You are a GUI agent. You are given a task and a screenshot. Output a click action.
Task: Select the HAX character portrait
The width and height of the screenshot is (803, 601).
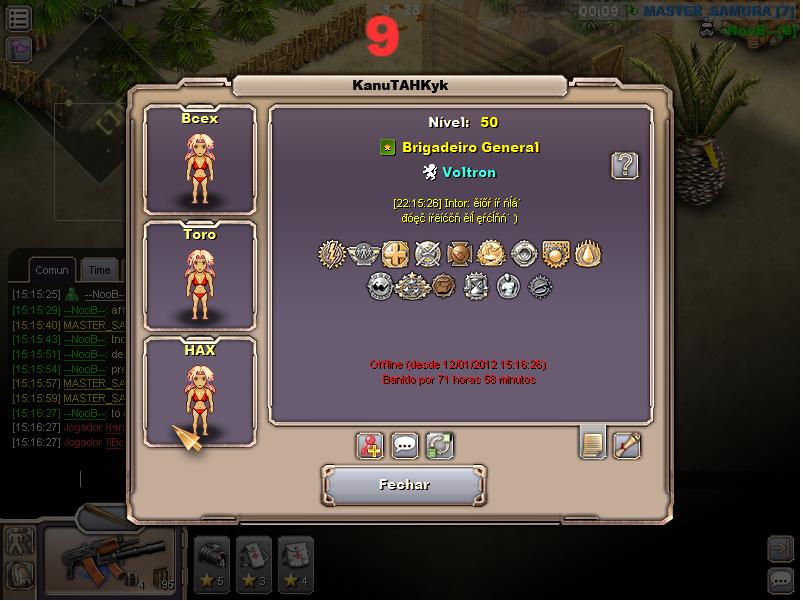click(x=200, y=391)
